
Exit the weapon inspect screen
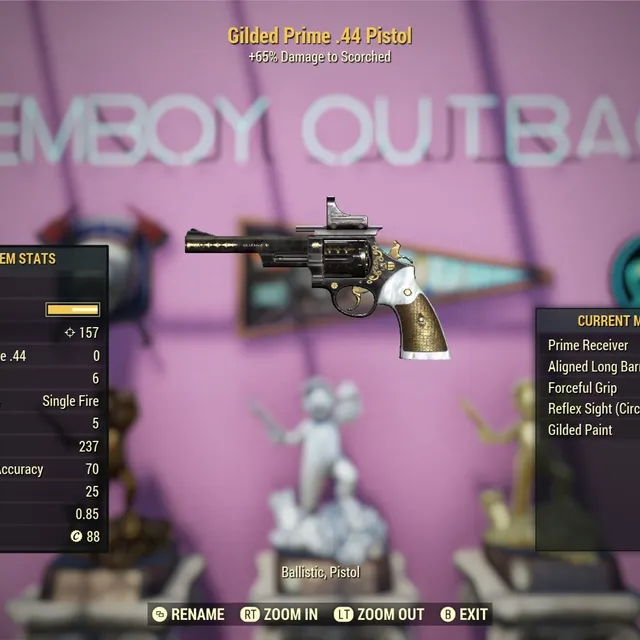(x=464, y=614)
